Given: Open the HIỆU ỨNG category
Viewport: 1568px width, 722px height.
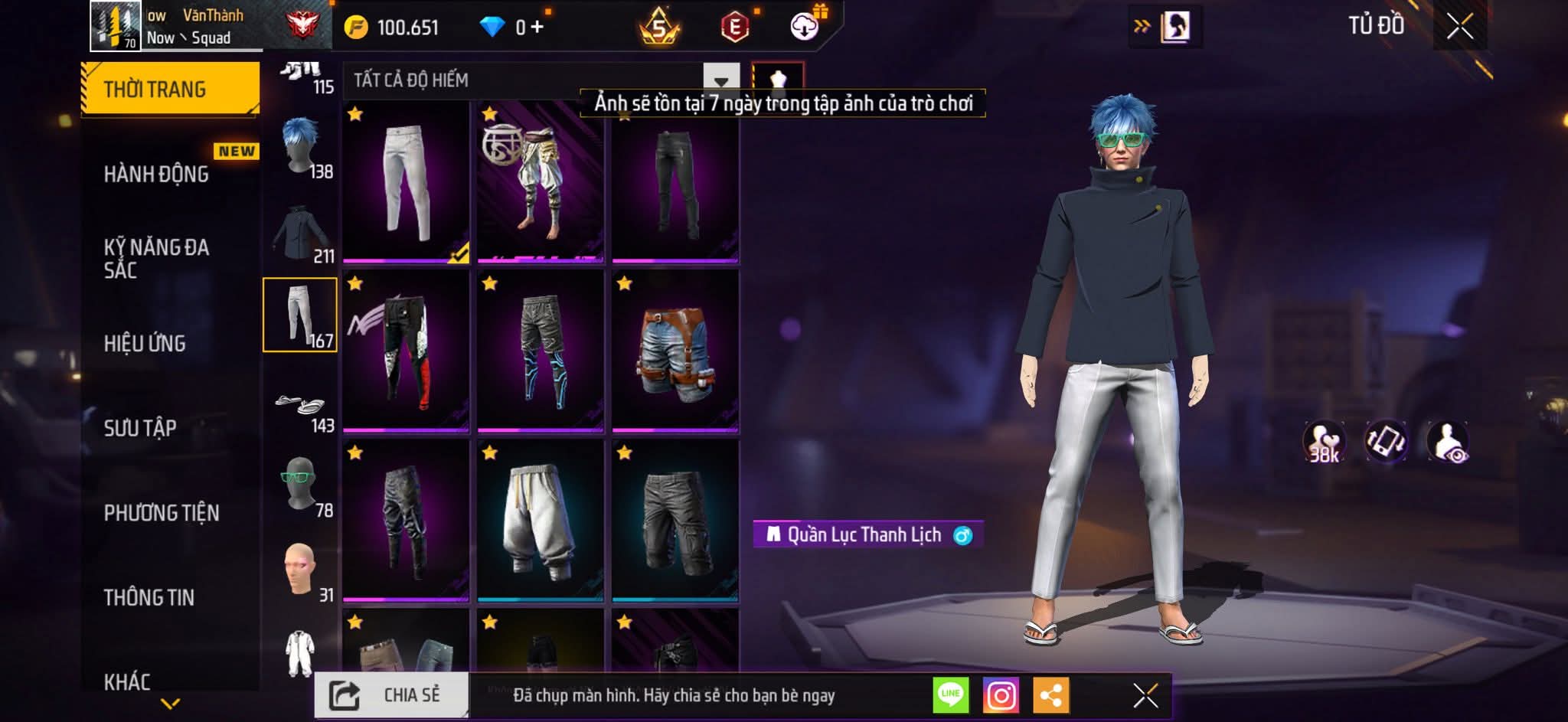Looking at the screenshot, I should (145, 344).
